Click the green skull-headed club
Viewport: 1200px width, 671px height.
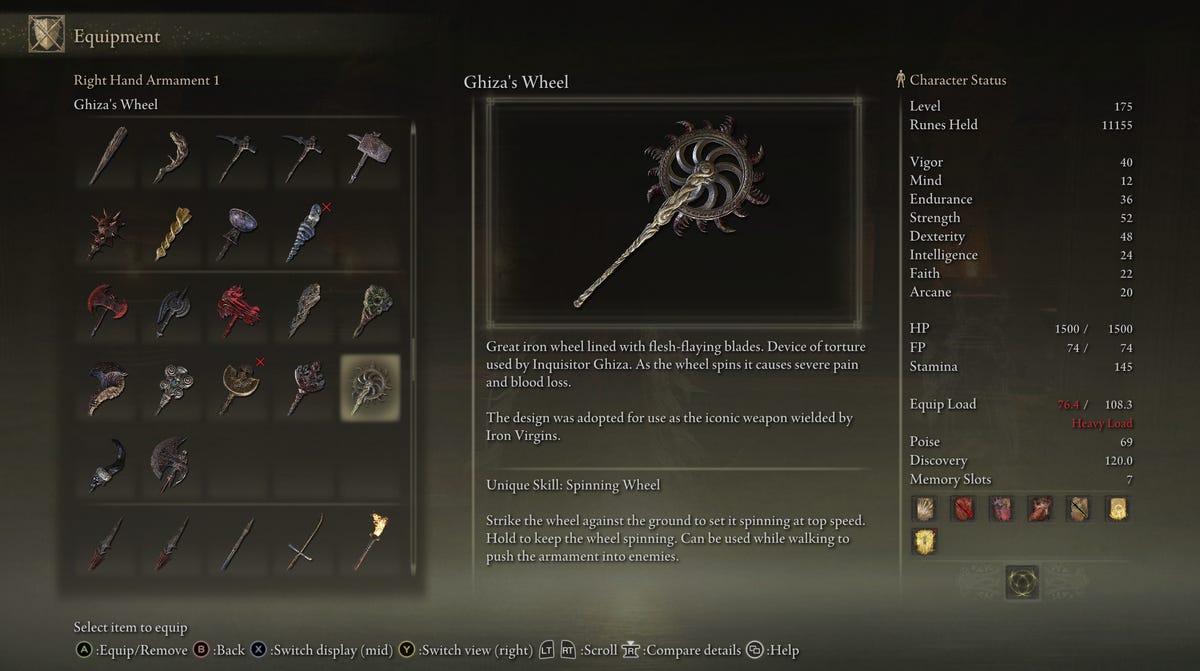369,310
